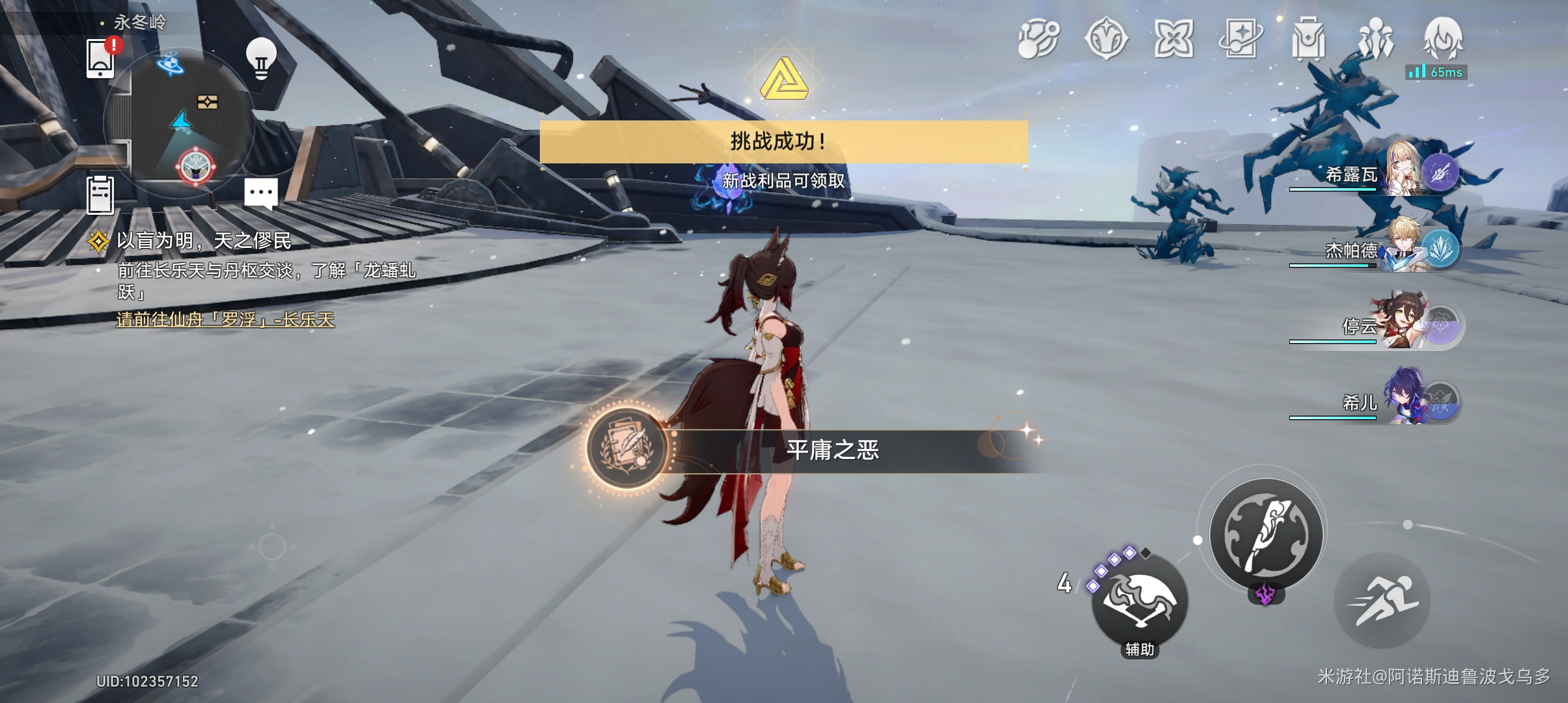Image resolution: width=1568 pixels, height=703 pixels.
Task: Open the three-person team setup icon
Action: [x=1376, y=39]
